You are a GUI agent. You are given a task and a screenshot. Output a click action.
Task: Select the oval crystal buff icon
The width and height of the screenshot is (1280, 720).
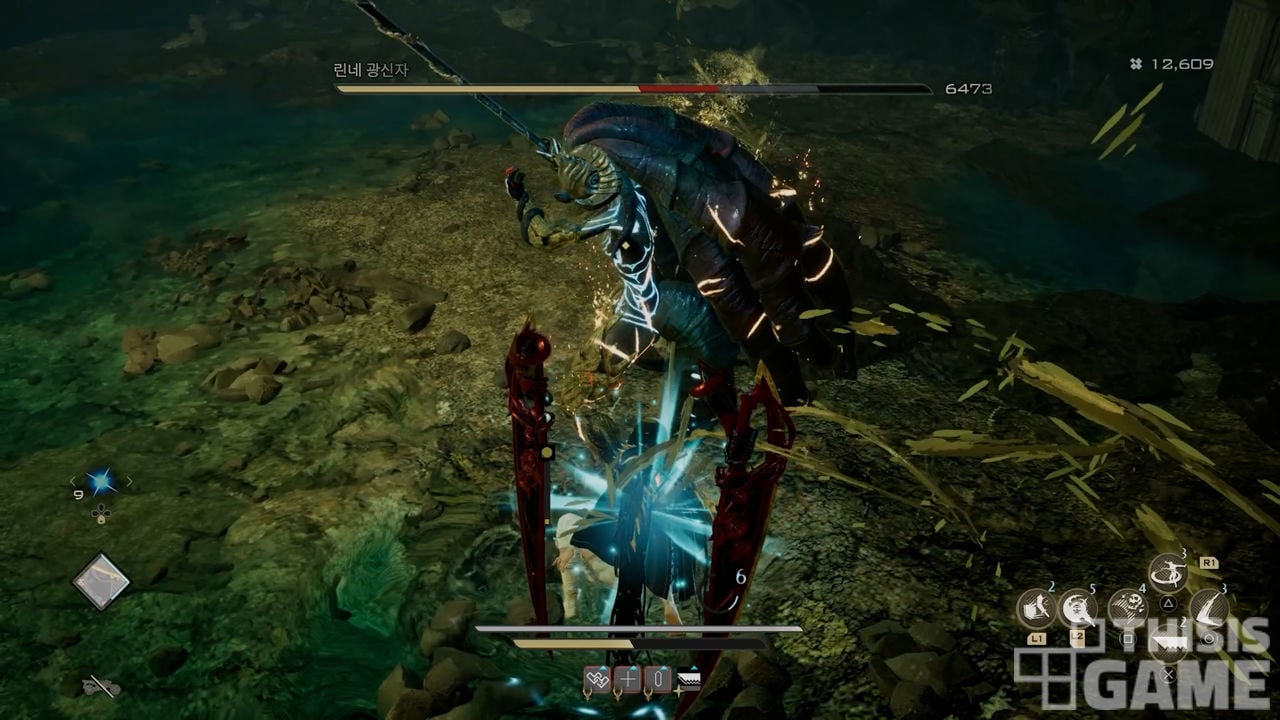[x=657, y=681]
